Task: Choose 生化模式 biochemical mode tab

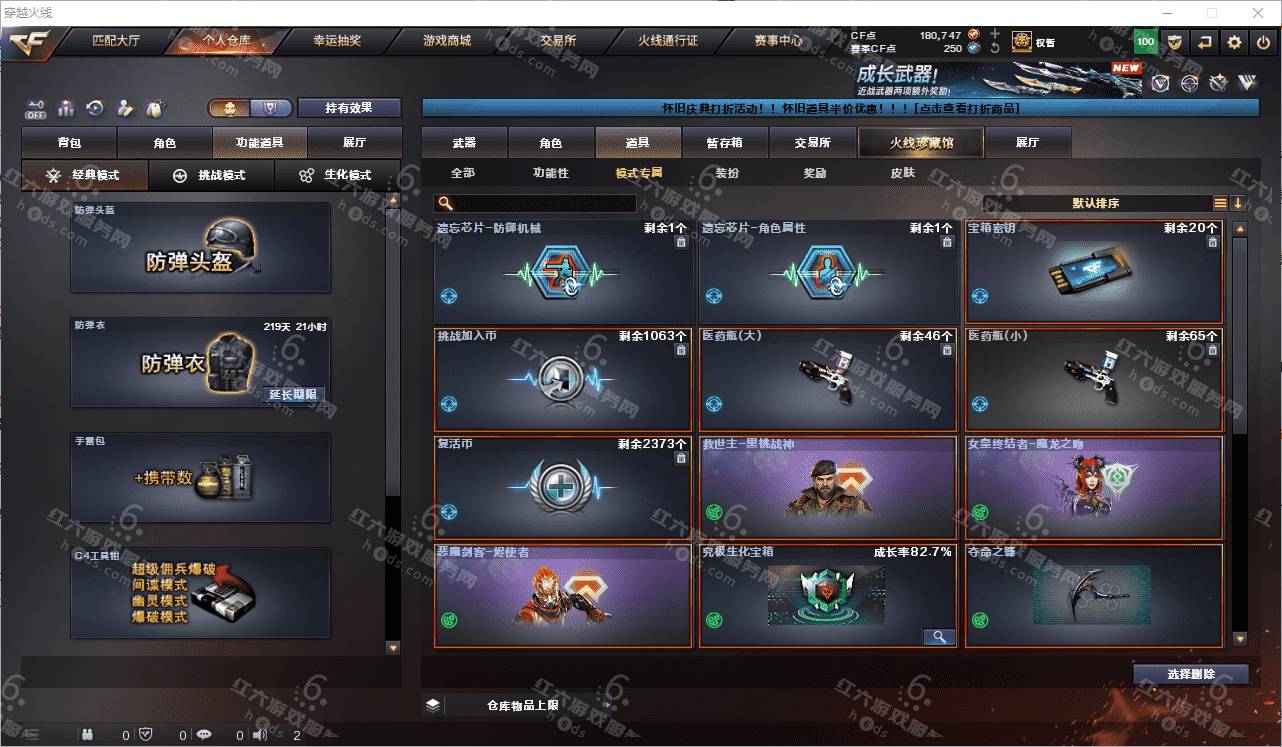Action: click(338, 175)
